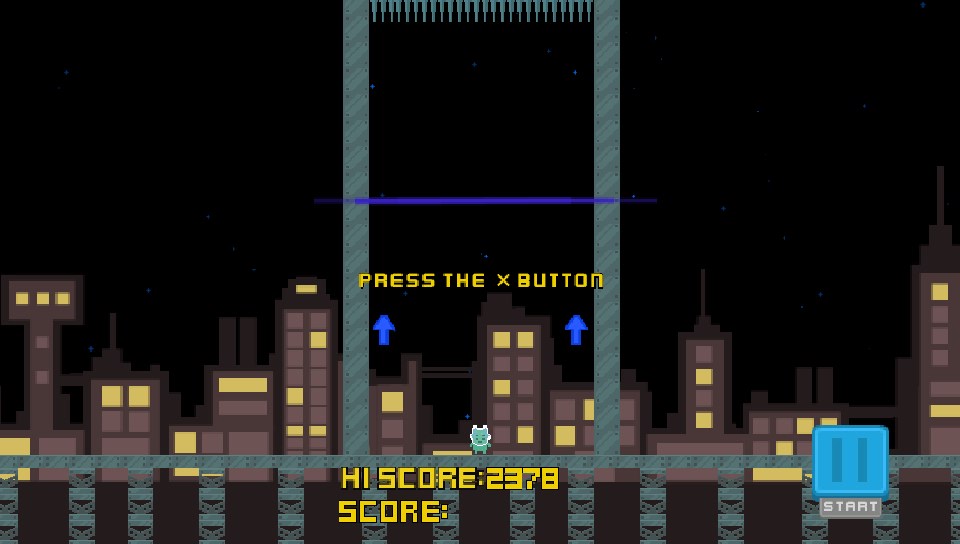The width and height of the screenshot is (960, 544).
Task: Tap the blue pause button
Action: point(850,460)
